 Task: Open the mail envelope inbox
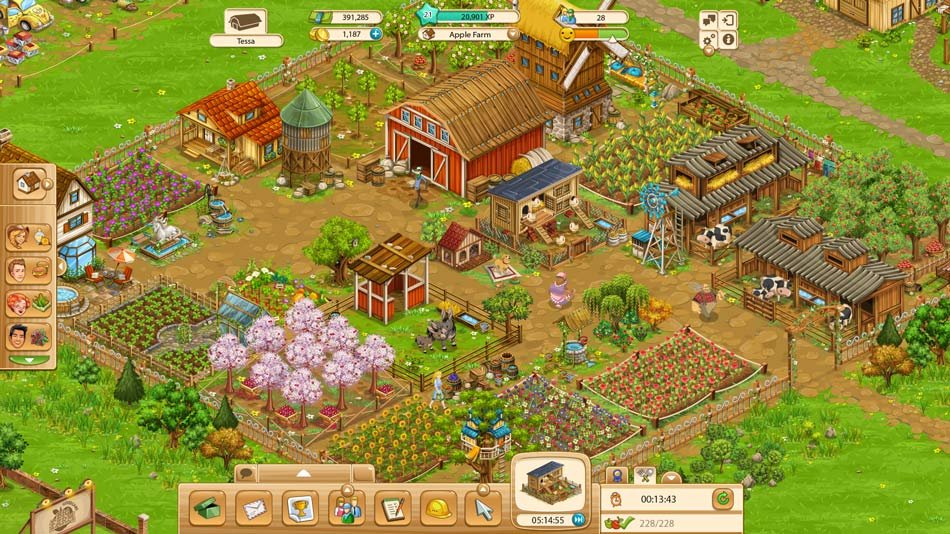254,508
